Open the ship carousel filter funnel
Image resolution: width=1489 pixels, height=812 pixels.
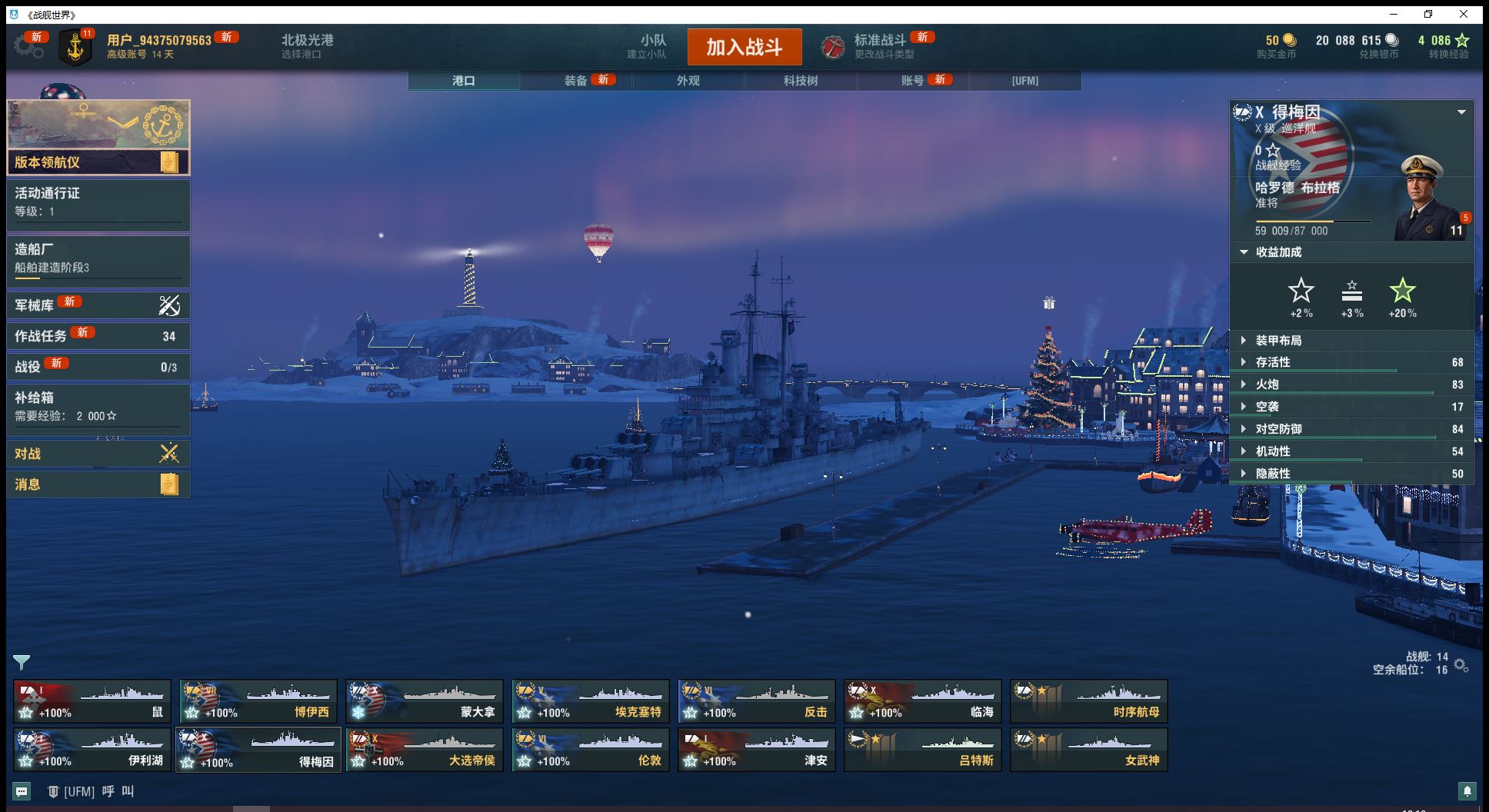pos(22,662)
